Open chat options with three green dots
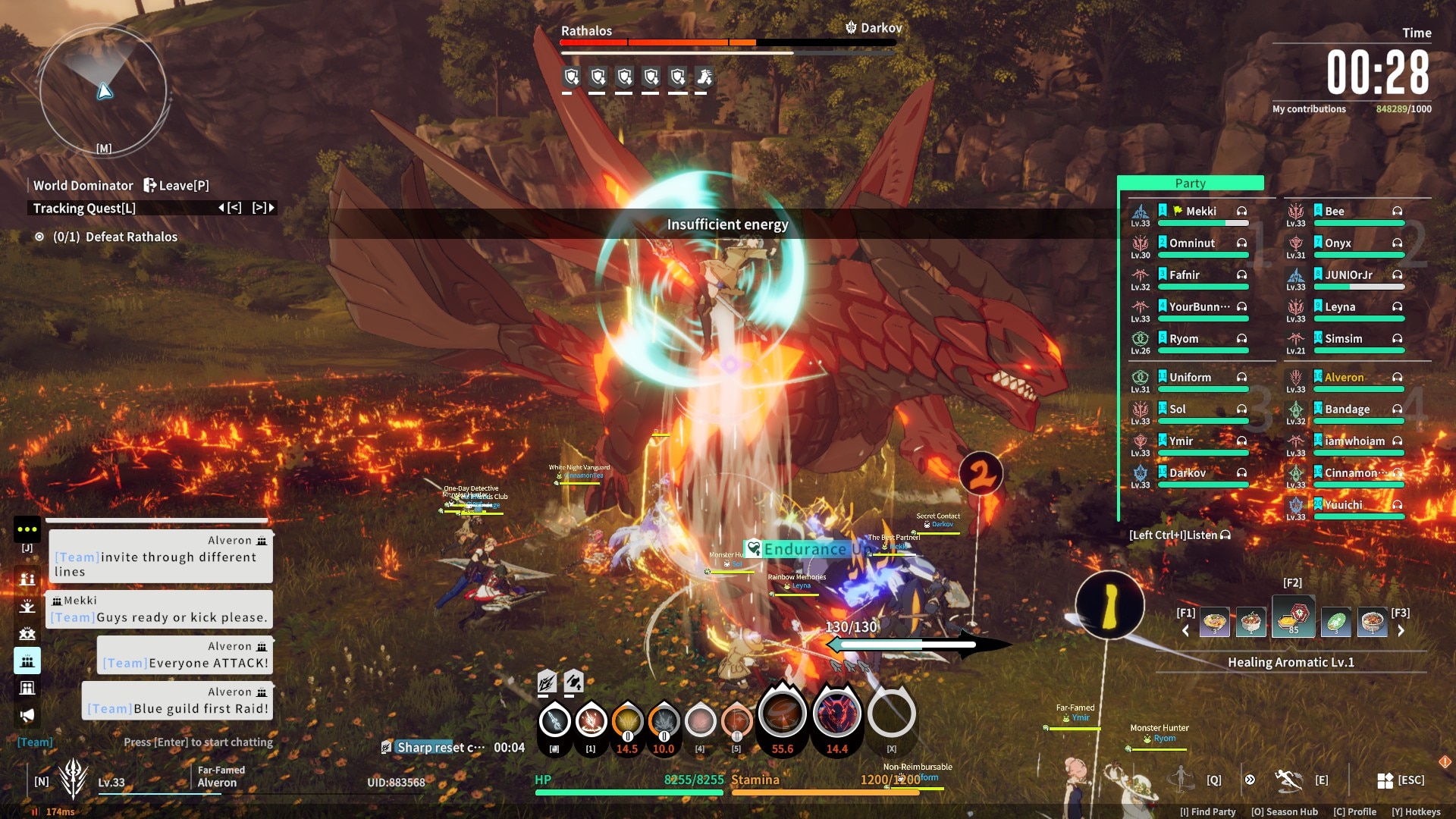The width and height of the screenshot is (1456, 819). (27, 529)
